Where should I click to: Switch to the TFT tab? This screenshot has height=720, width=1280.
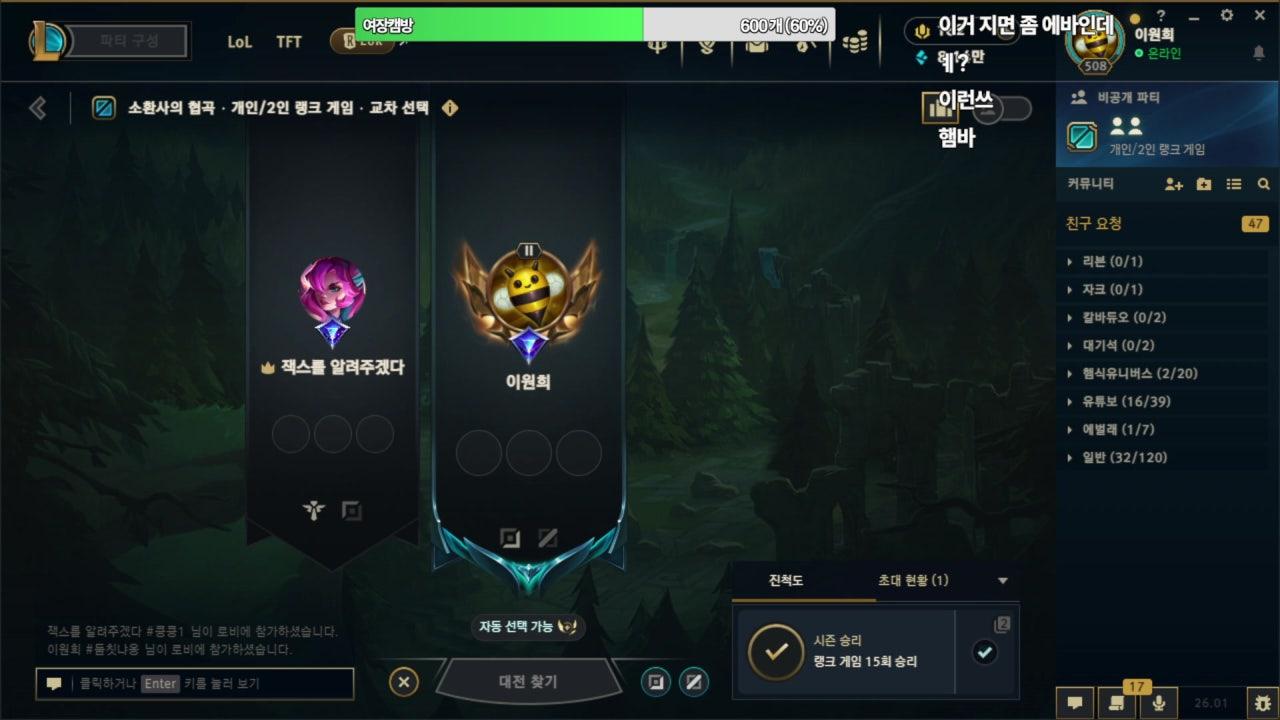289,42
